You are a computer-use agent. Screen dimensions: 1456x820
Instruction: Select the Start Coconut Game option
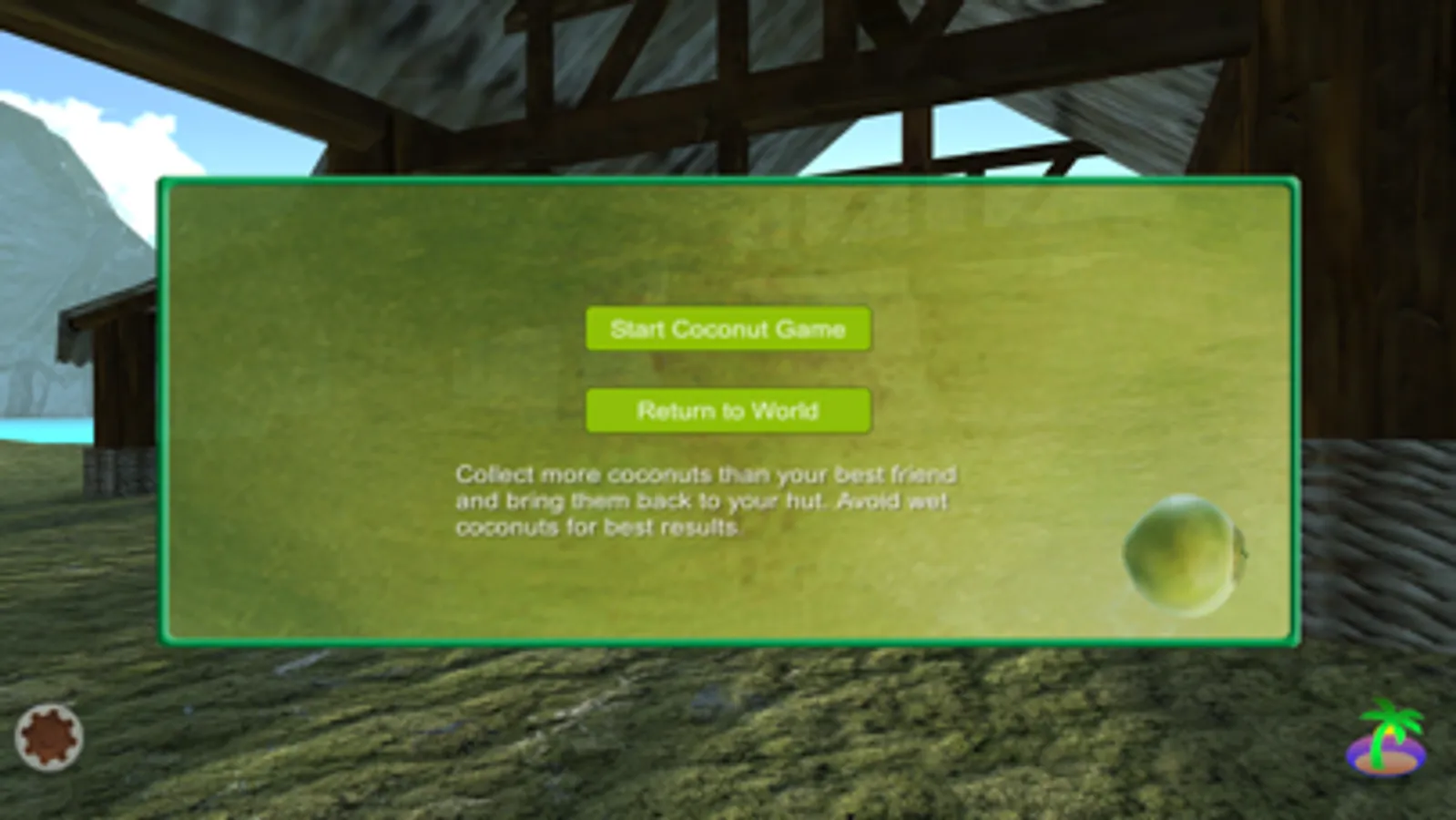coord(728,330)
